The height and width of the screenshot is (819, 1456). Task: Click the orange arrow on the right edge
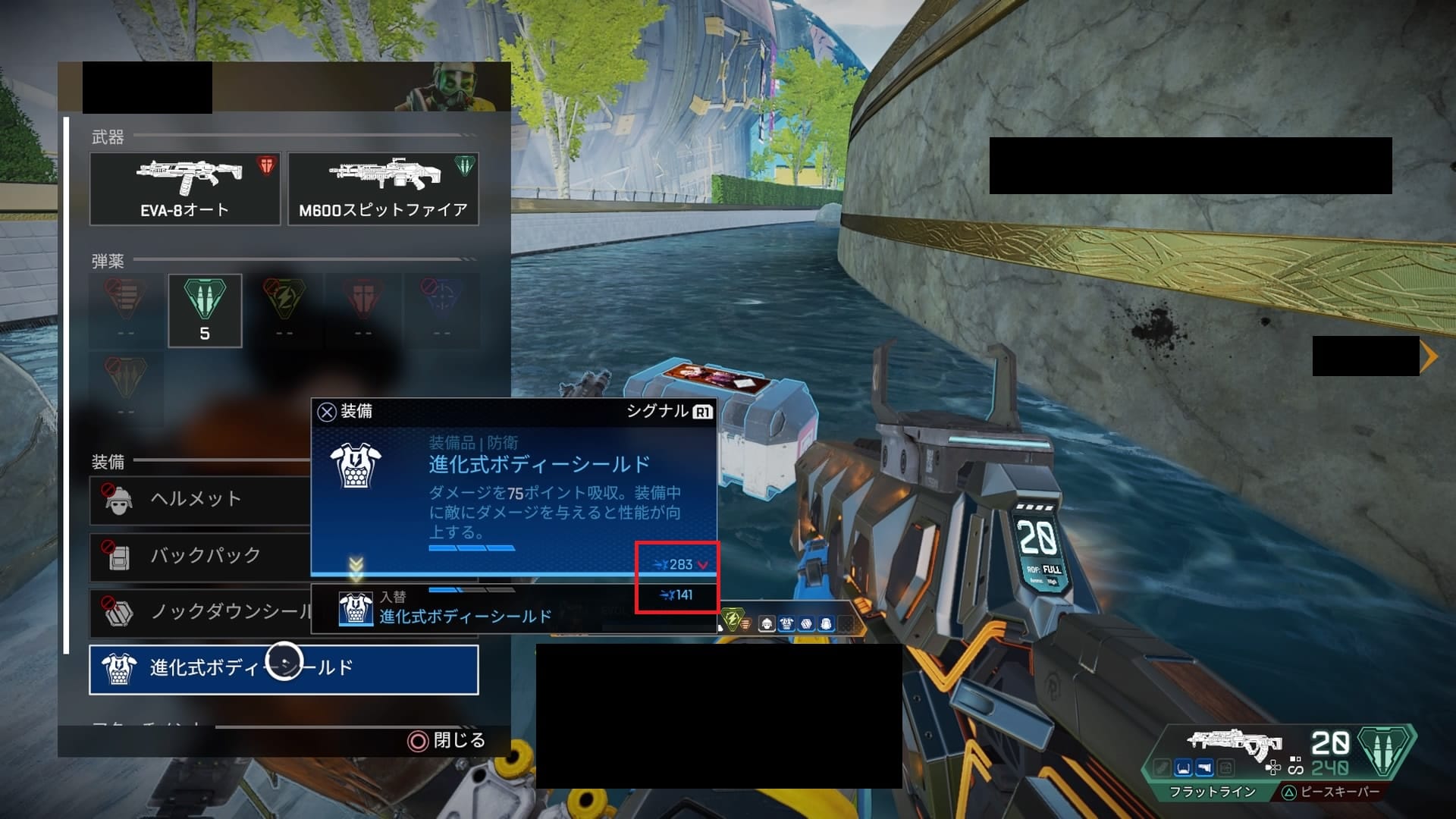pyautogui.click(x=1429, y=356)
